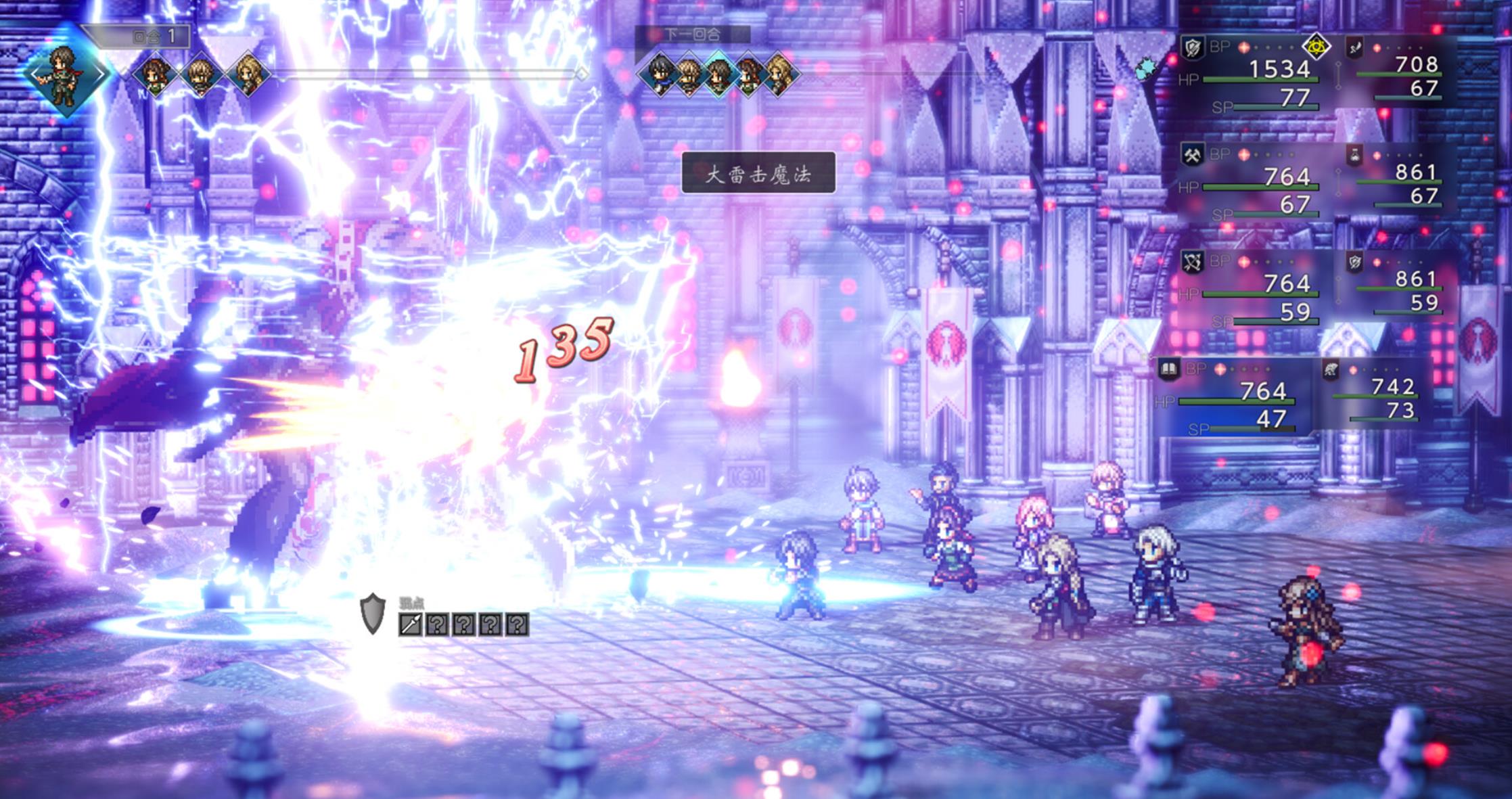Click the warrior party panel with 1534 HP

tap(1252, 74)
